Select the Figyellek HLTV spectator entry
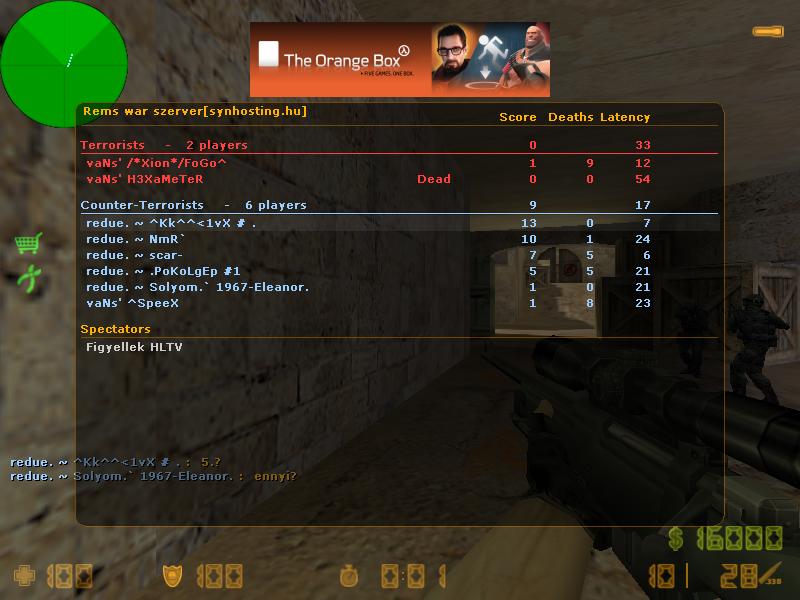 click(x=134, y=347)
